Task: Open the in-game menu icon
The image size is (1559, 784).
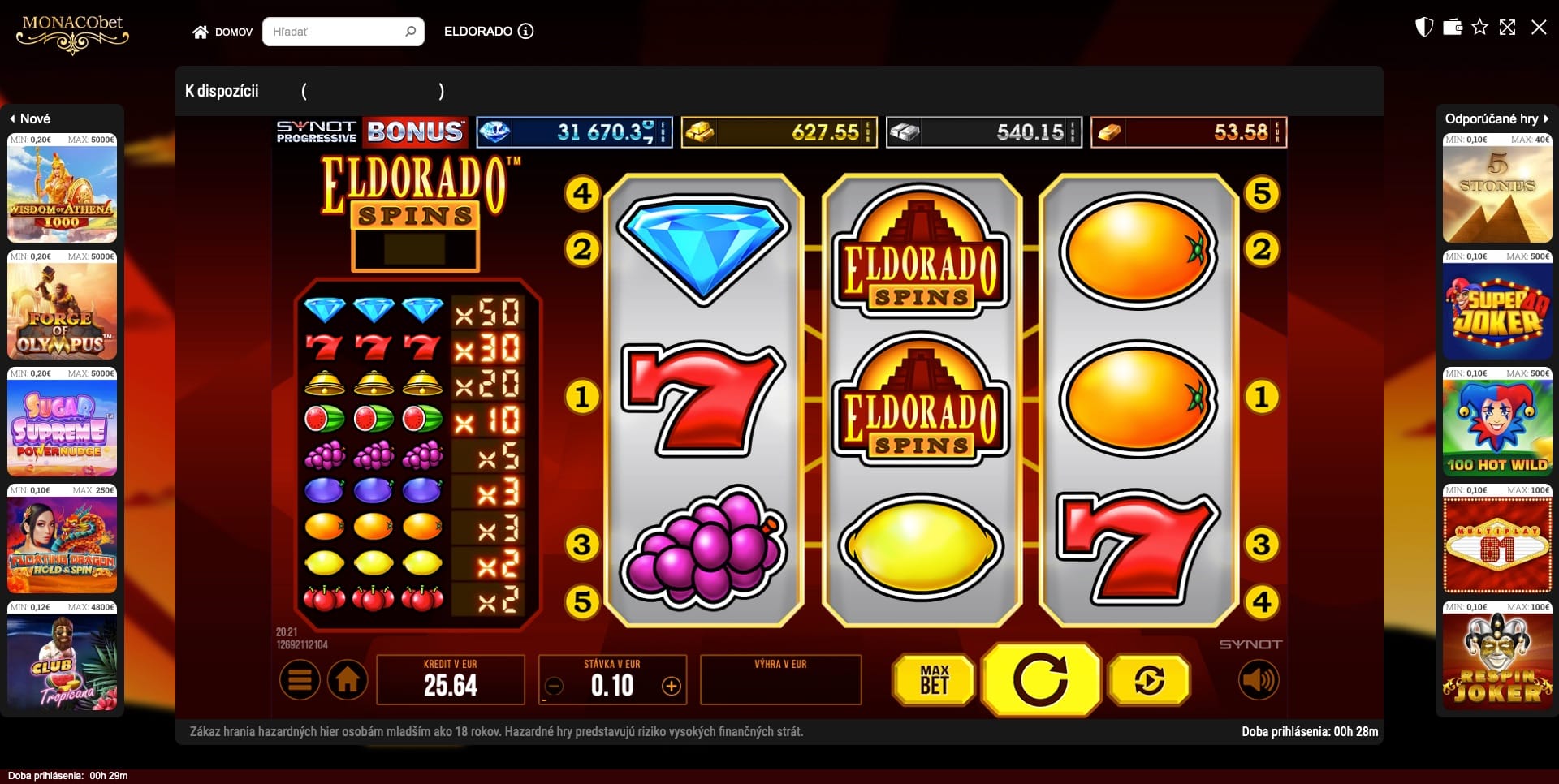Action: [x=300, y=679]
